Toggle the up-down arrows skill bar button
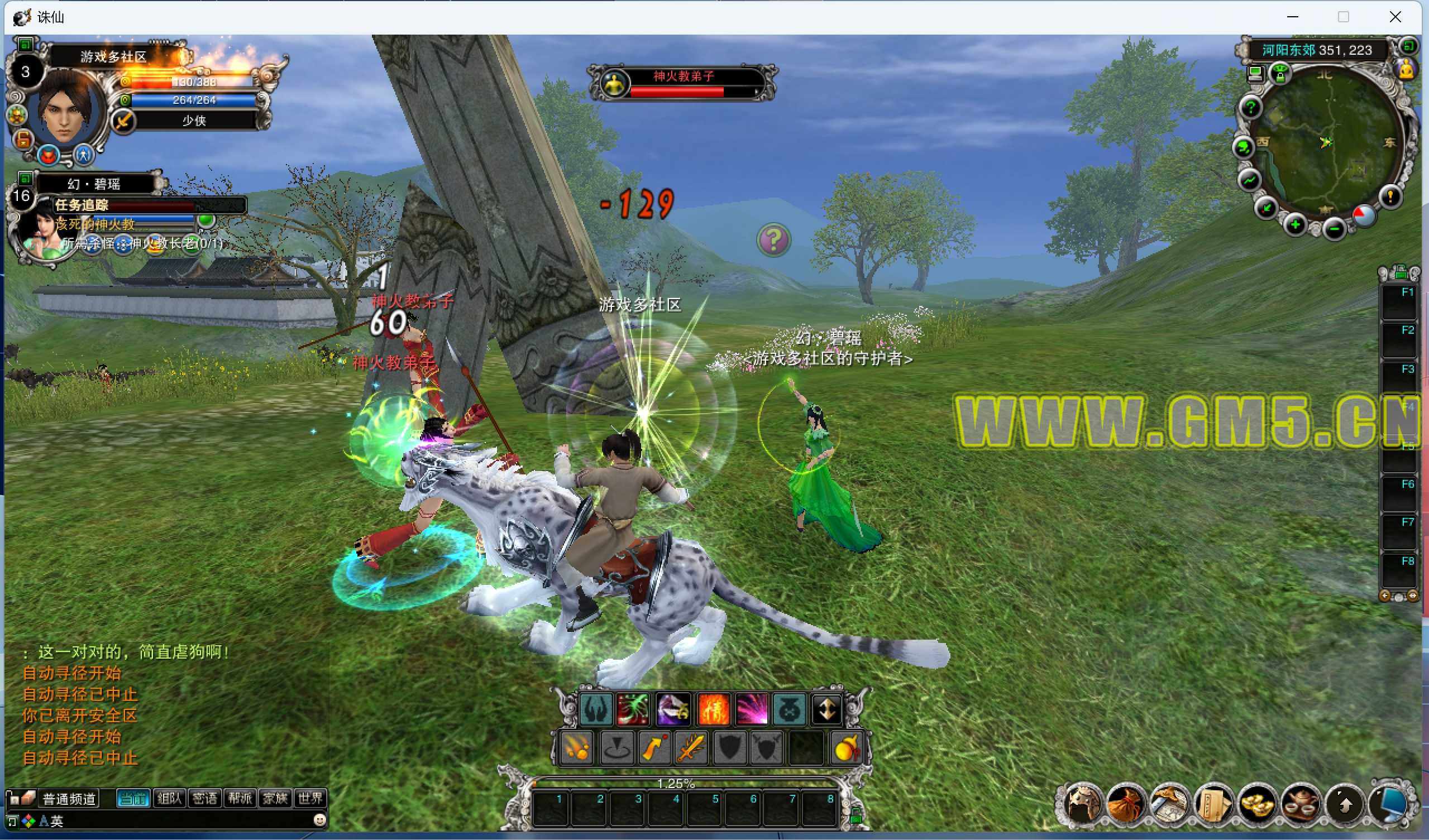Viewport: 1429px width, 840px height. 827,709
